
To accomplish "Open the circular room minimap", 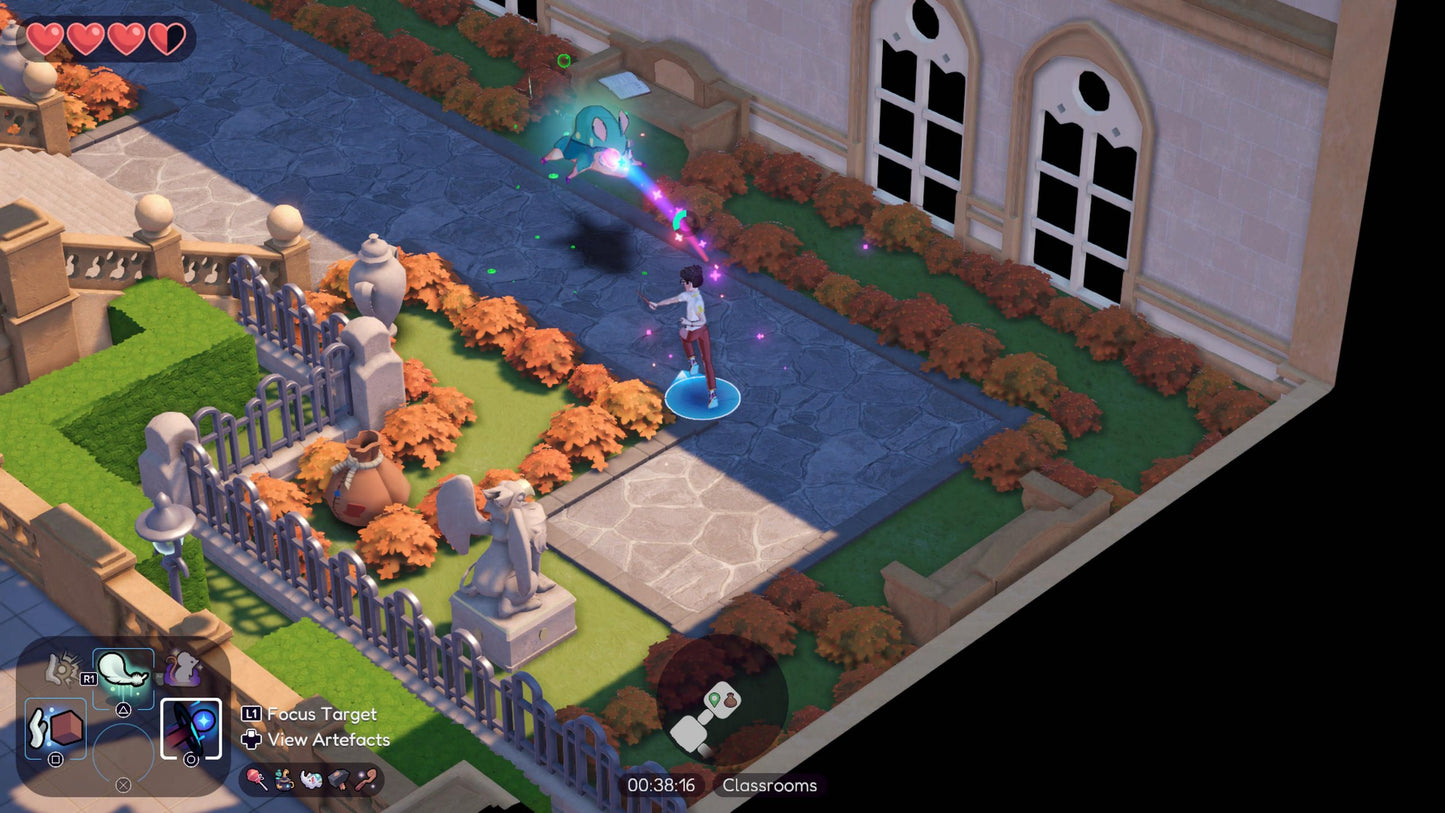I will [721, 699].
